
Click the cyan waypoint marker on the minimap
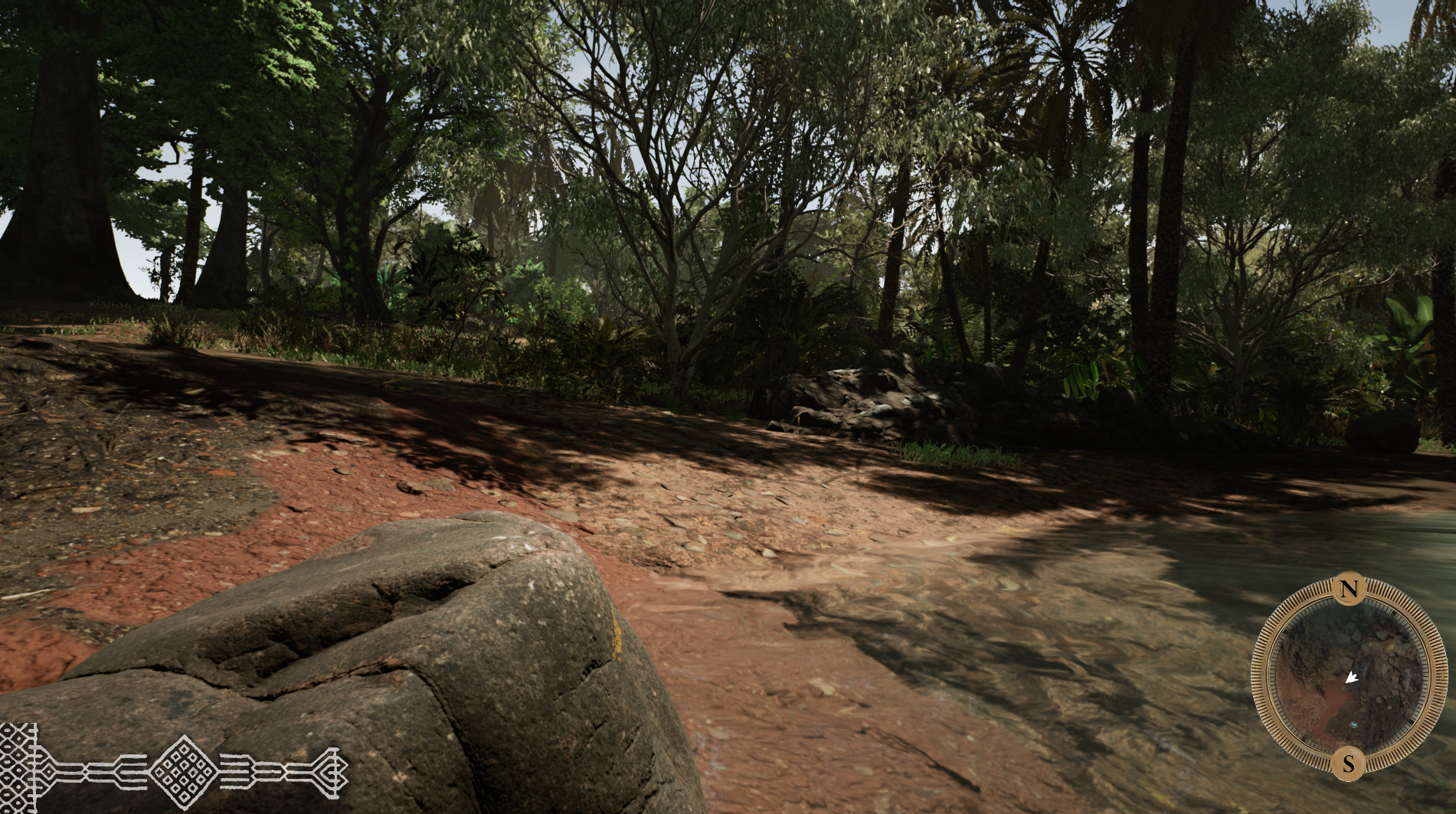pyautogui.click(x=1354, y=723)
